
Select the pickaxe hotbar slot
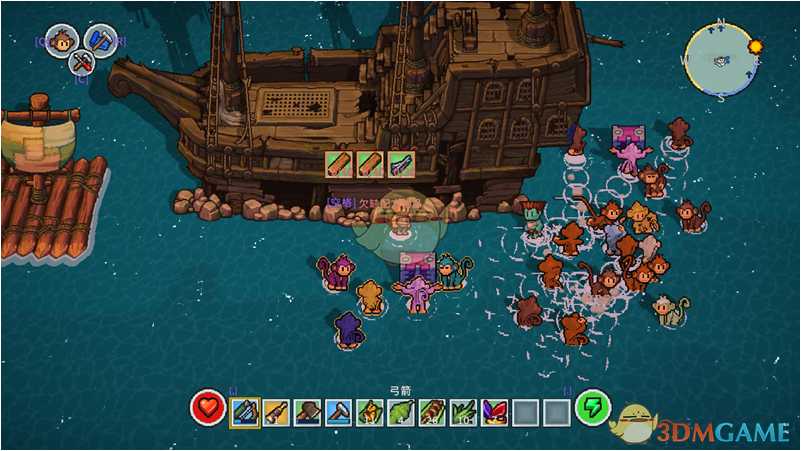tap(338, 411)
